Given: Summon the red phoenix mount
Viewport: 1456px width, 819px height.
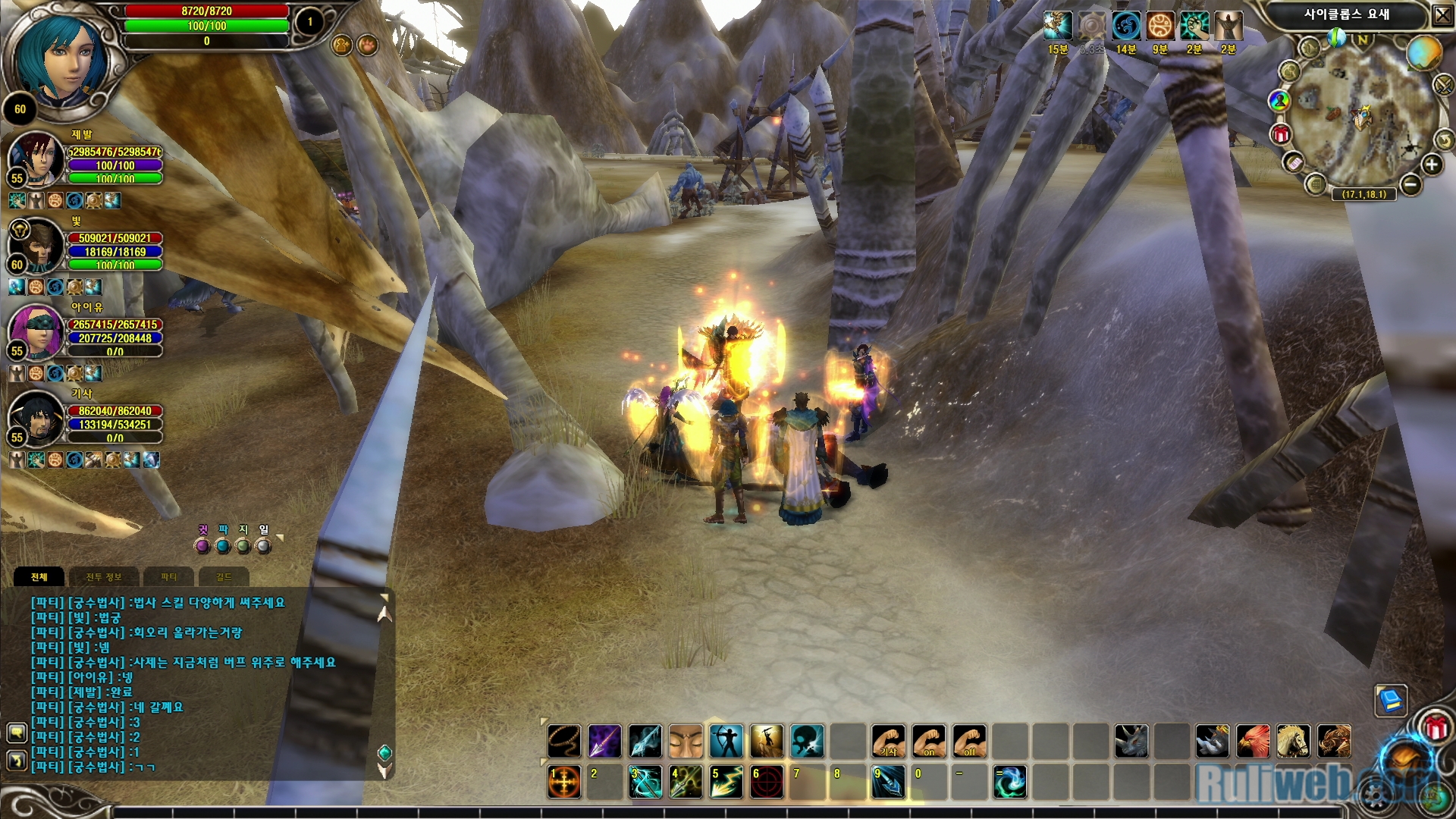Looking at the screenshot, I should (x=1252, y=741).
